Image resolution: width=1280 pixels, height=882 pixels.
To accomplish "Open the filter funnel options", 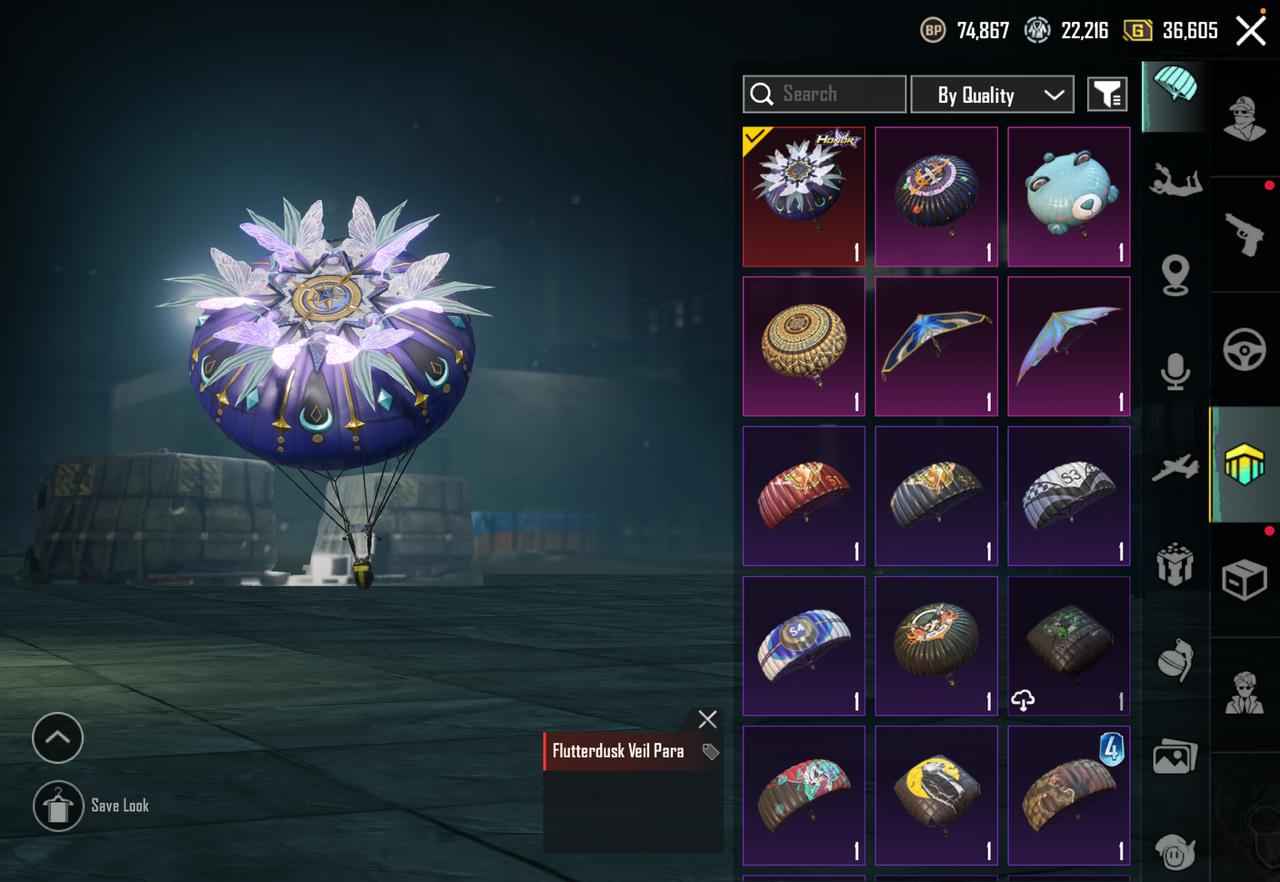I will coord(1107,95).
